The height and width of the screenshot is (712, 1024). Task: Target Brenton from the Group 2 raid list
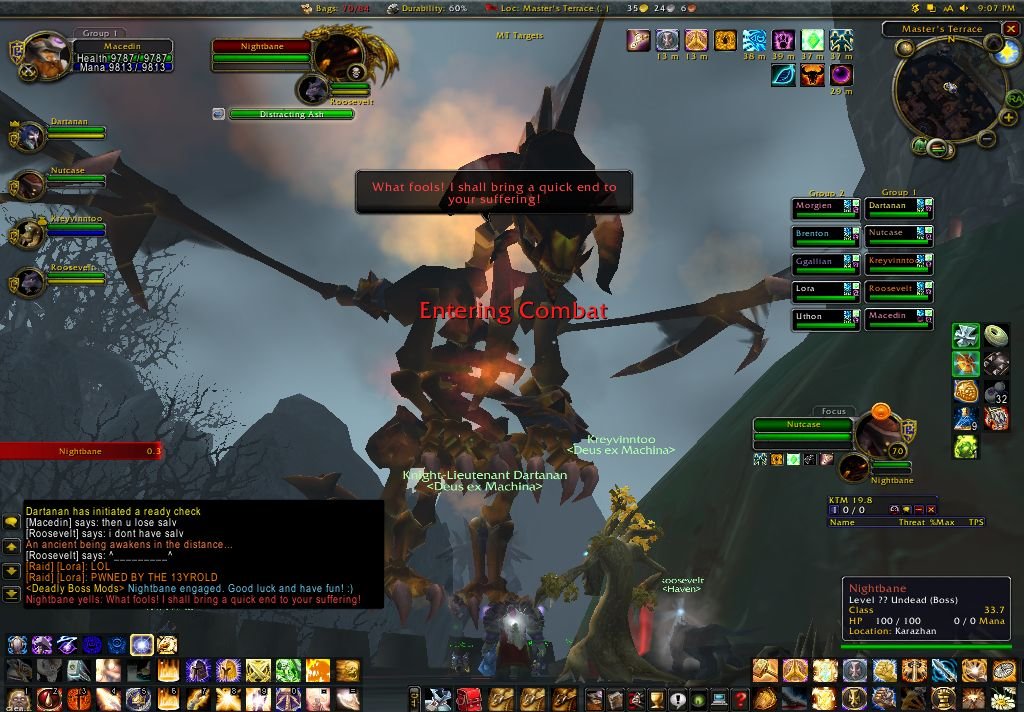[817, 235]
